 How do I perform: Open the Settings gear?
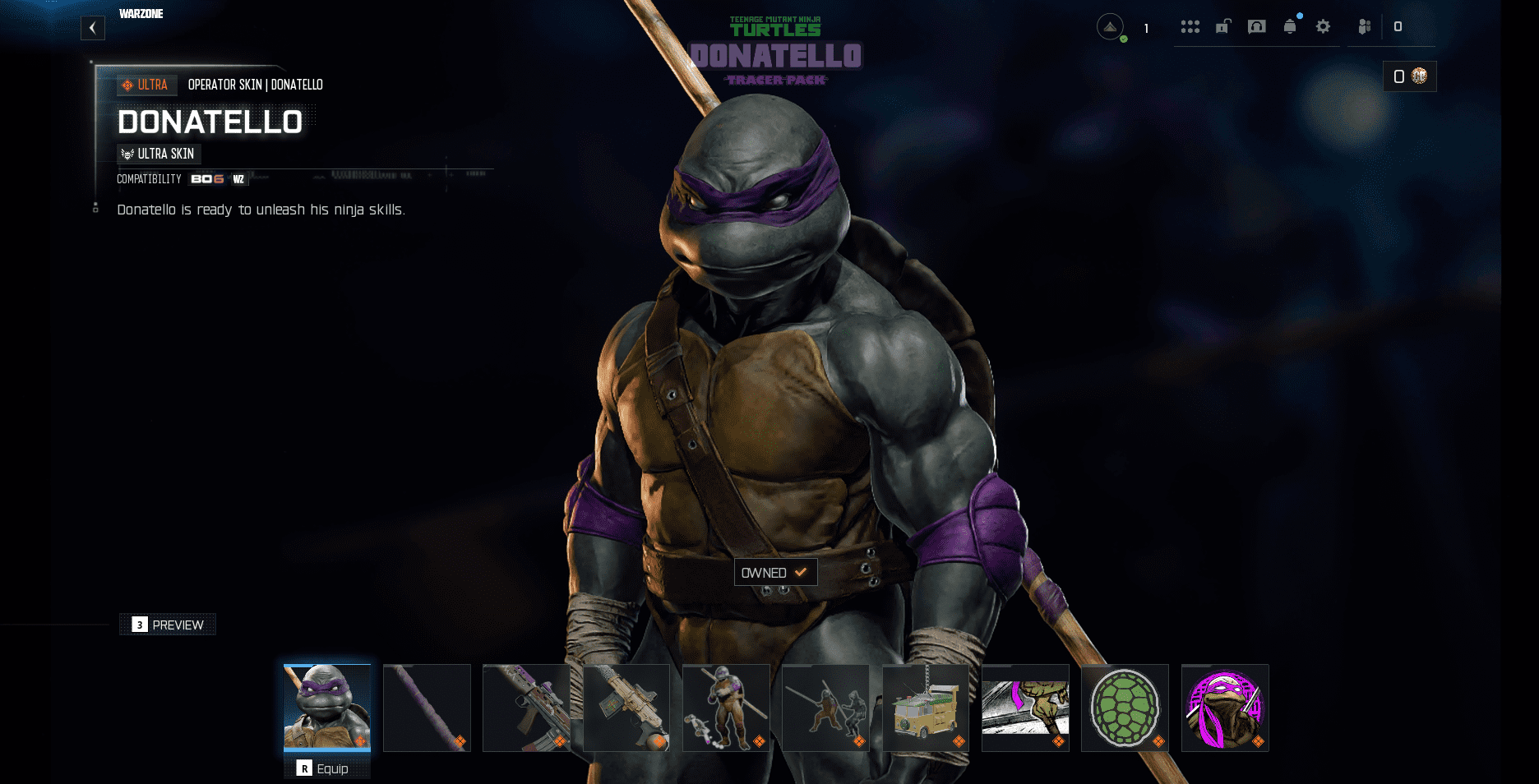pos(1322,26)
